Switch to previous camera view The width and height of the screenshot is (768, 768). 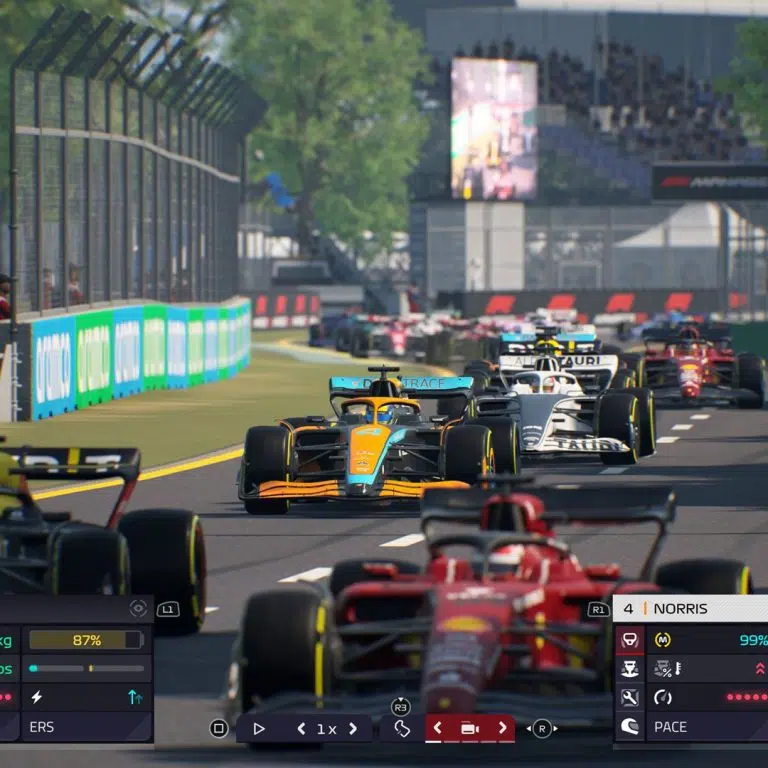(437, 729)
